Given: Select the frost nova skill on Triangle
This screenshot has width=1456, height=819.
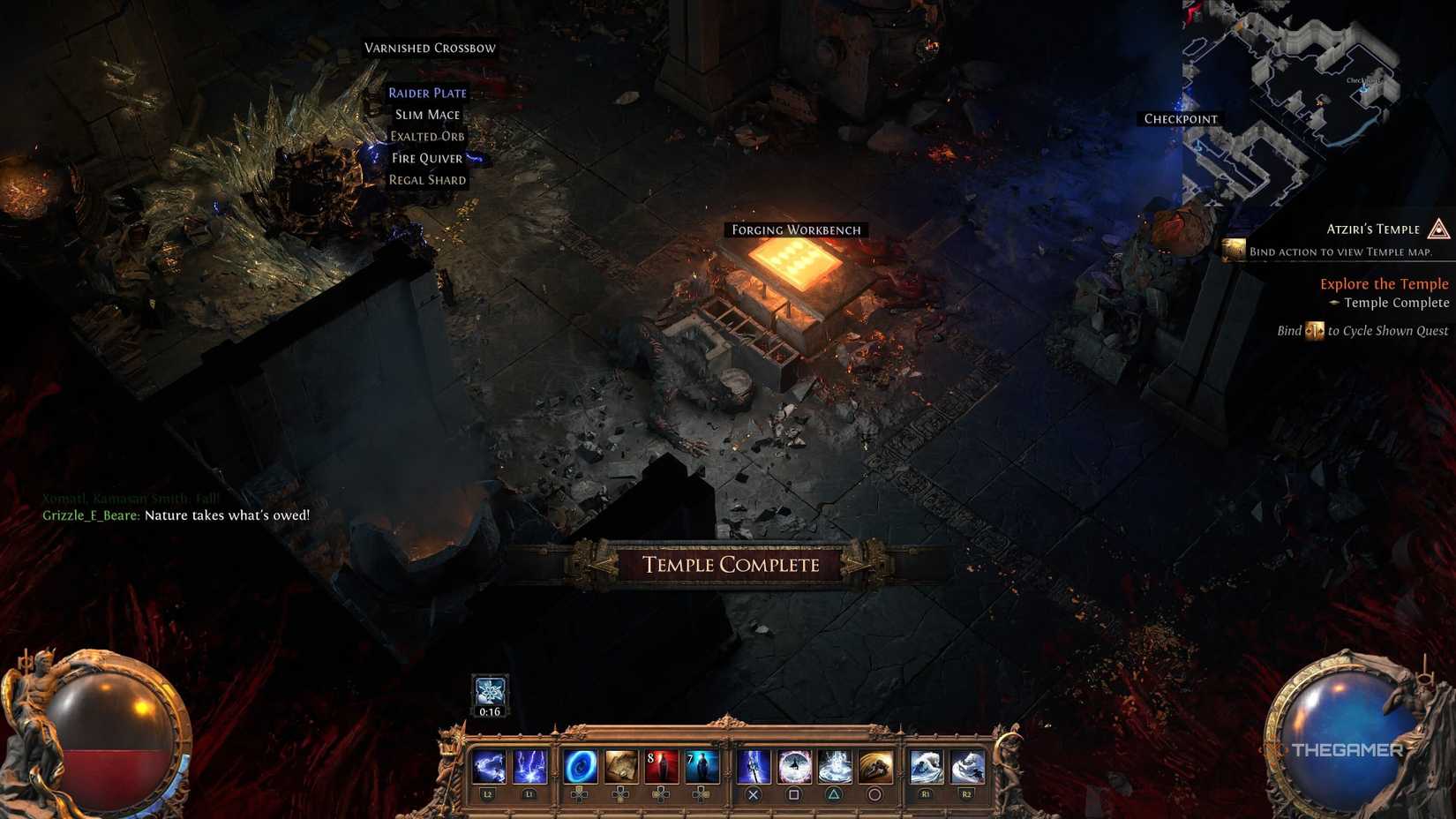Looking at the screenshot, I should pyautogui.click(x=837, y=766).
